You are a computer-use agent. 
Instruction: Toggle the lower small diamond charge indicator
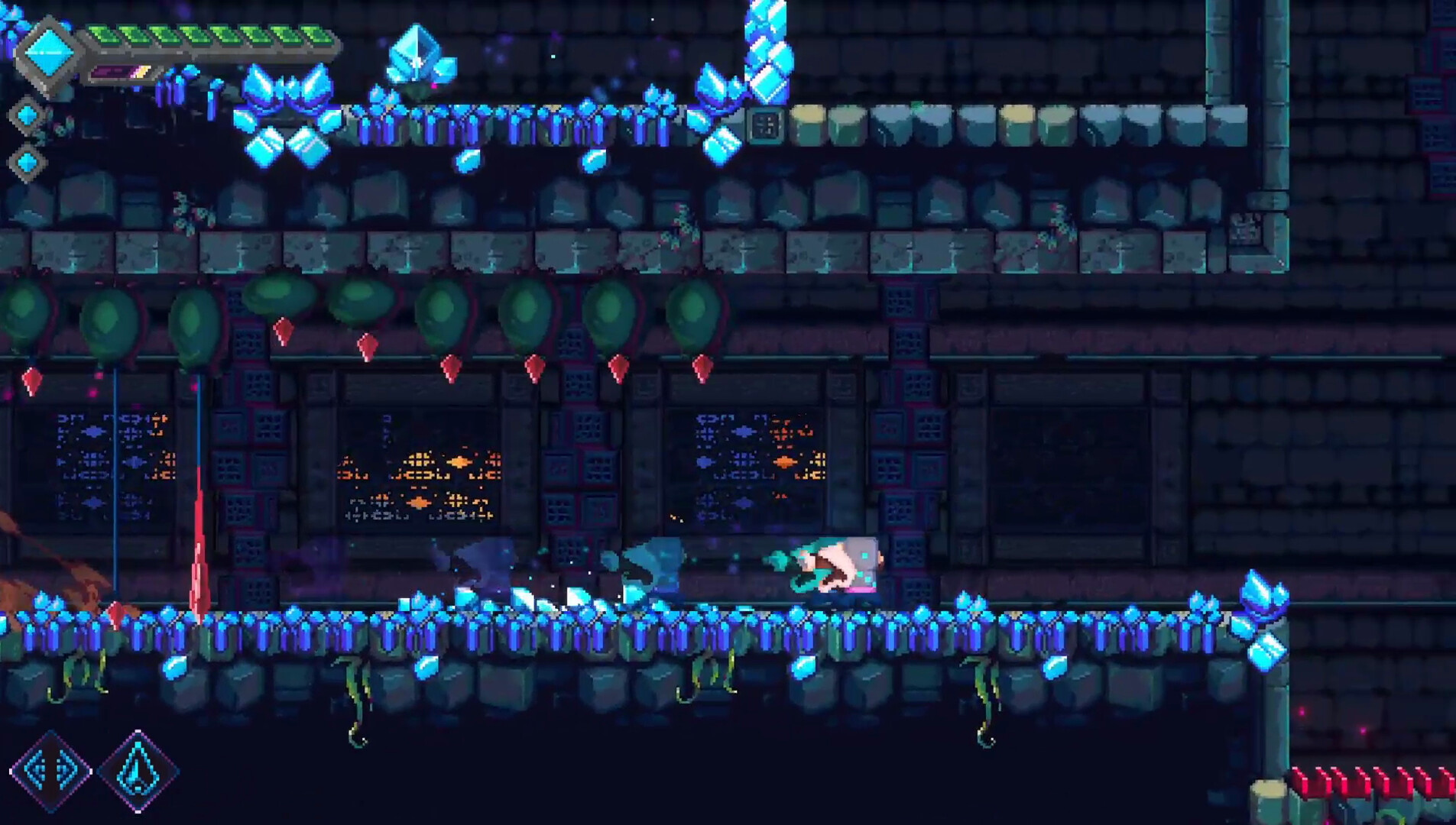[29, 161]
